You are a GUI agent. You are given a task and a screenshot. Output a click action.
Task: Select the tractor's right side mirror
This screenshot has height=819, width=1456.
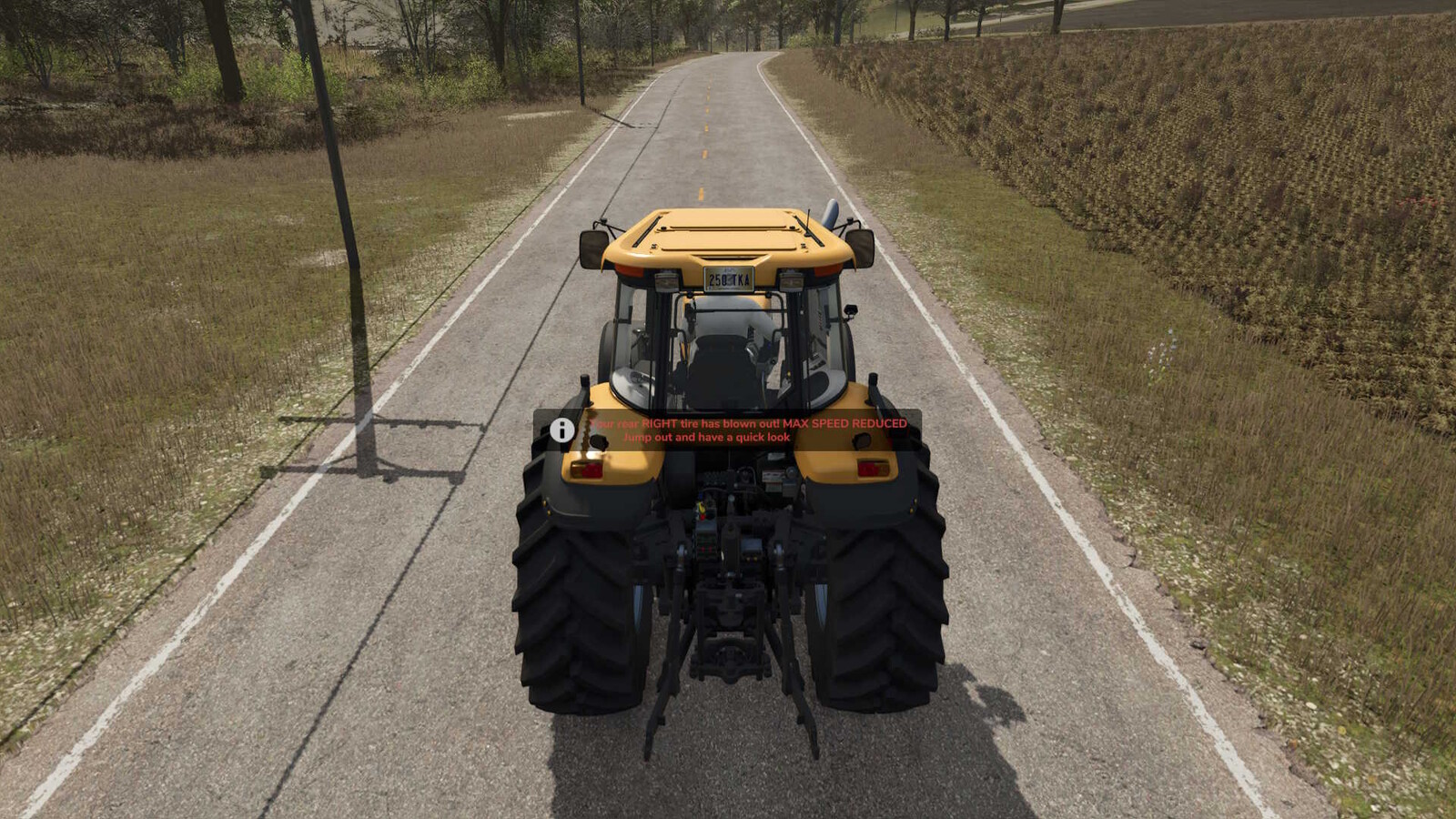pos(861,248)
